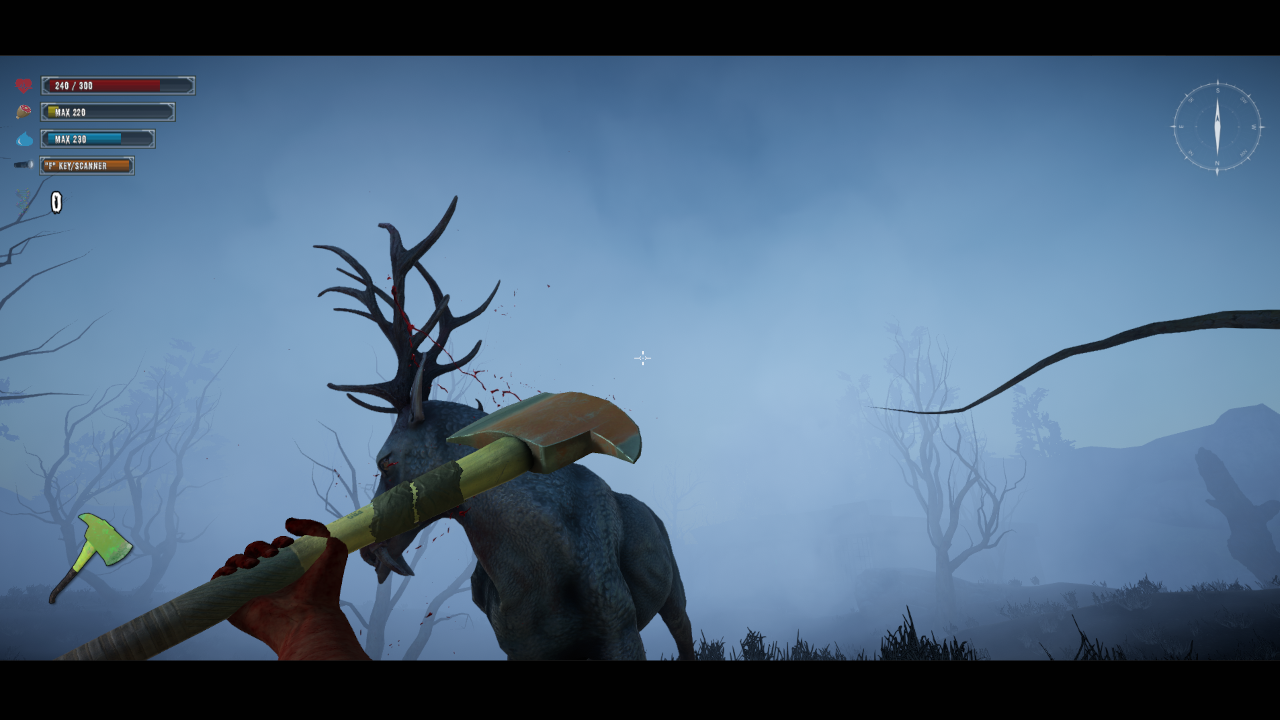Click the ammo counter showing 0
The image size is (1280, 720).
click(x=56, y=201)
